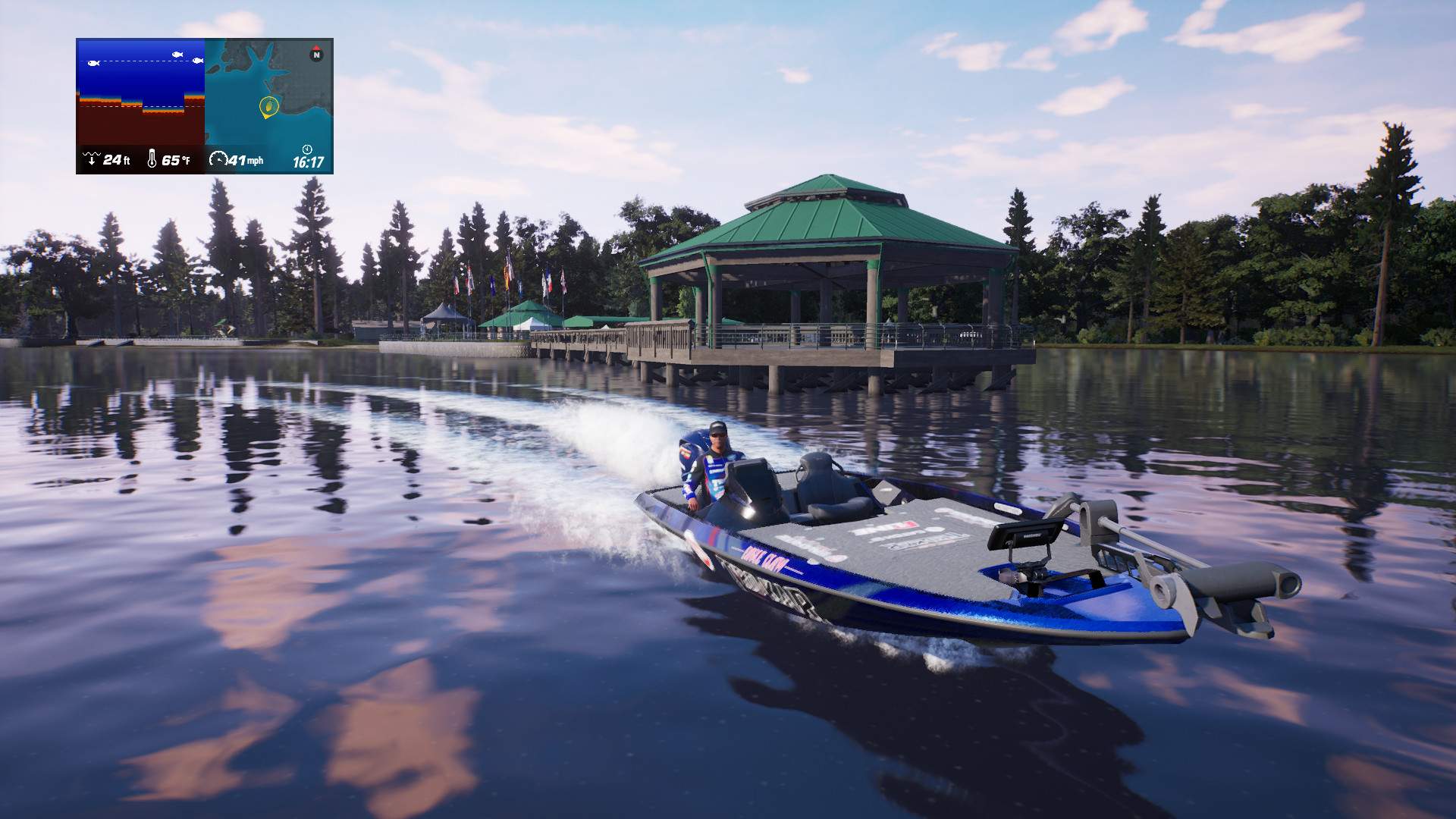
Task: Click the 24 ft depth reading
Action: (118, 158)
